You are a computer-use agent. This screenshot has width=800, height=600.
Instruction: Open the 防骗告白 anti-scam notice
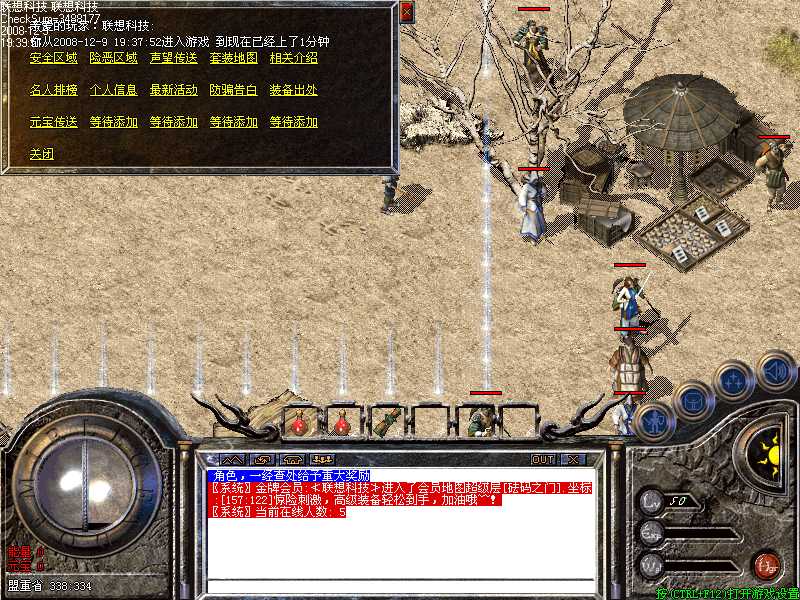(233, 90)
